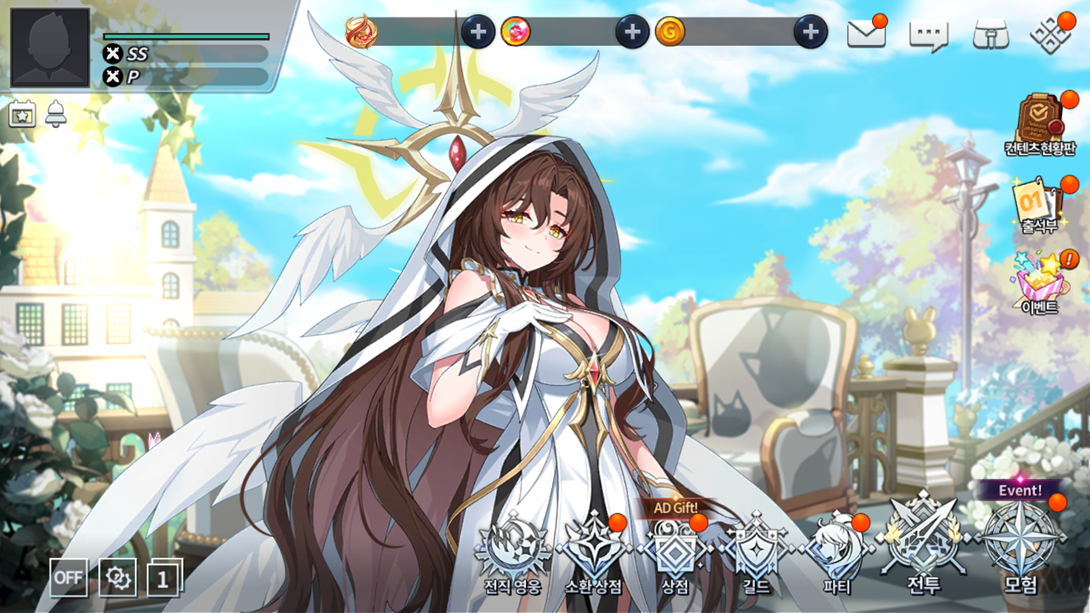Open the mailbox envelope
The height and width of the screenshot is (613, 1090).
[x=866, y=34]
